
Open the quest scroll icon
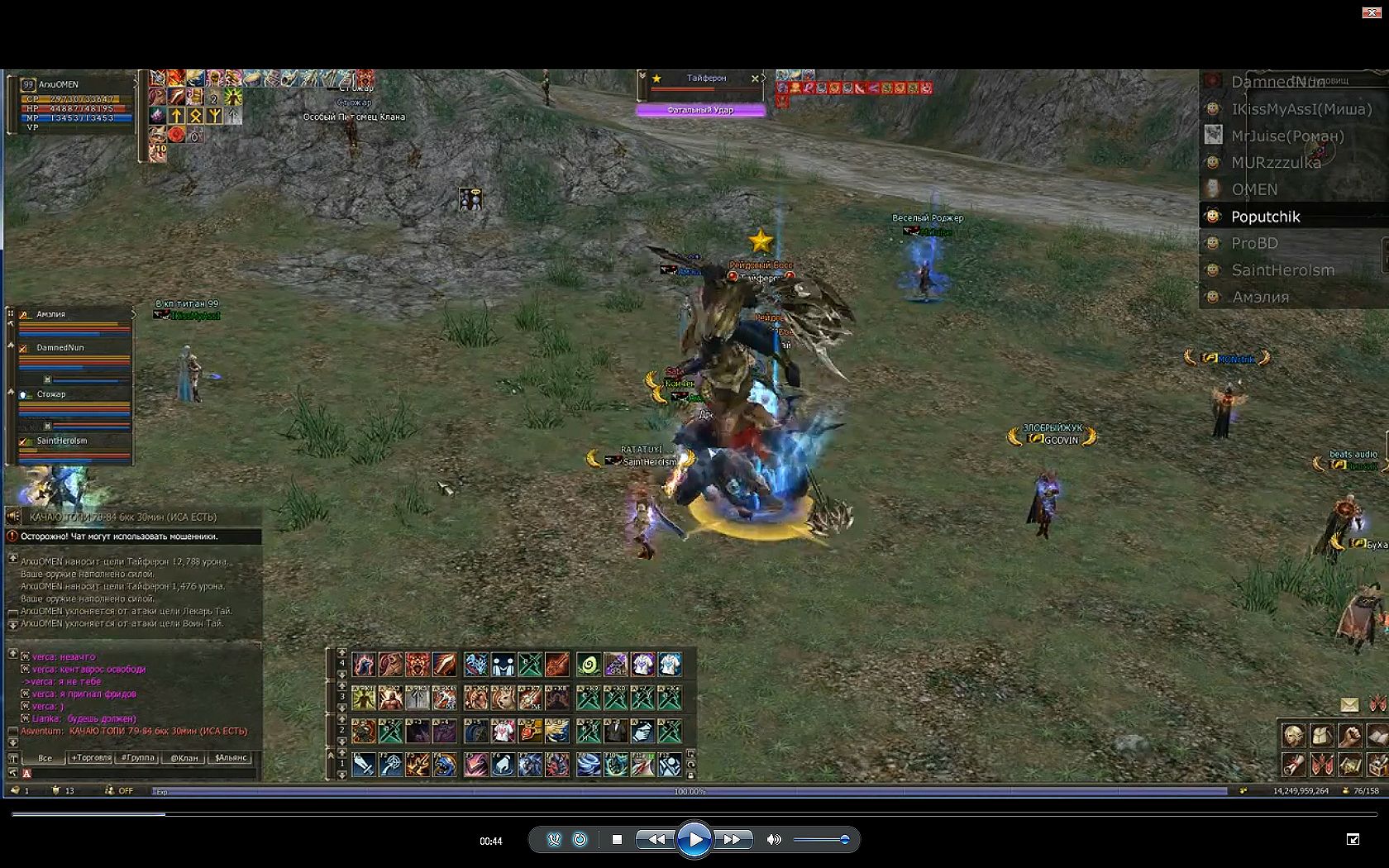1293,765
